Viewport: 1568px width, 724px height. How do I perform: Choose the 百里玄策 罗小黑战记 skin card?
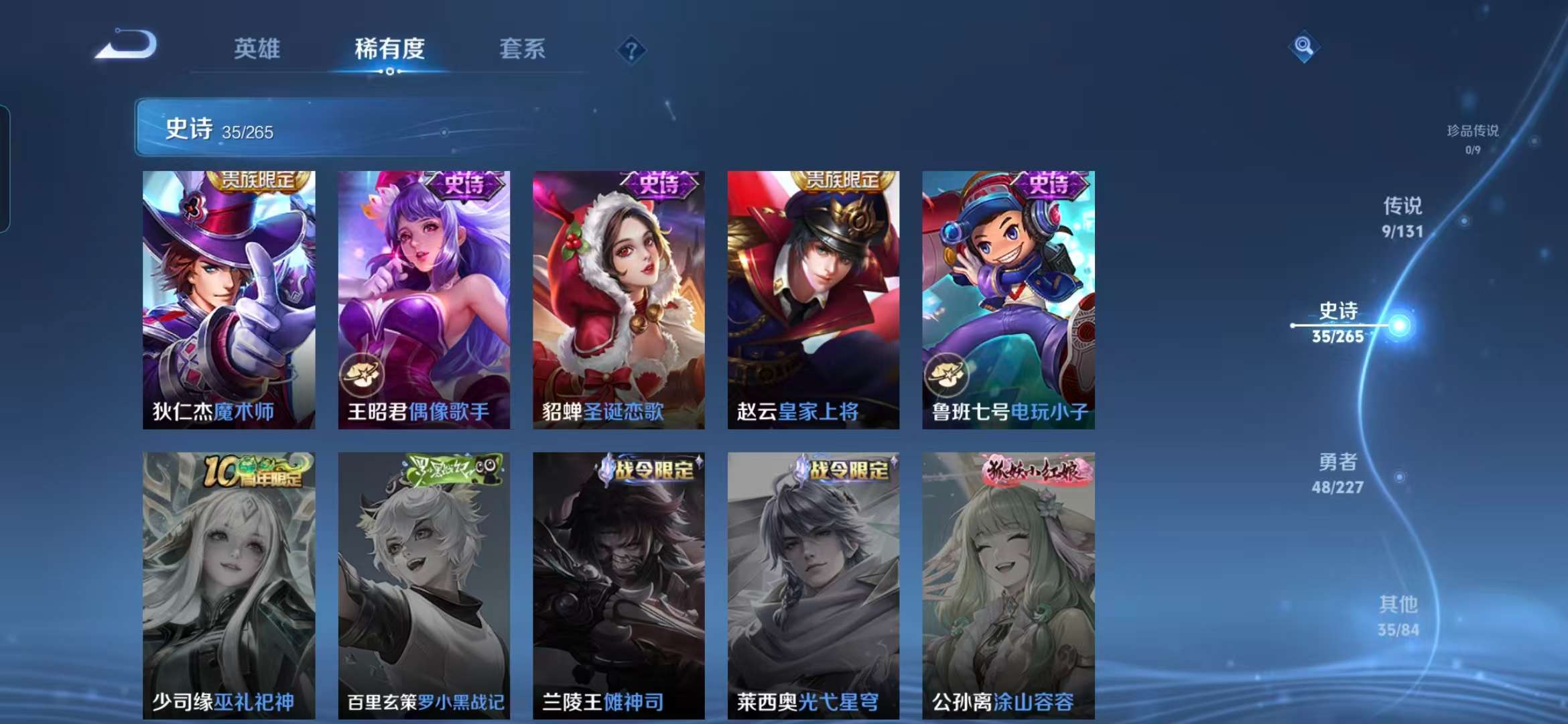pos(423,585)
